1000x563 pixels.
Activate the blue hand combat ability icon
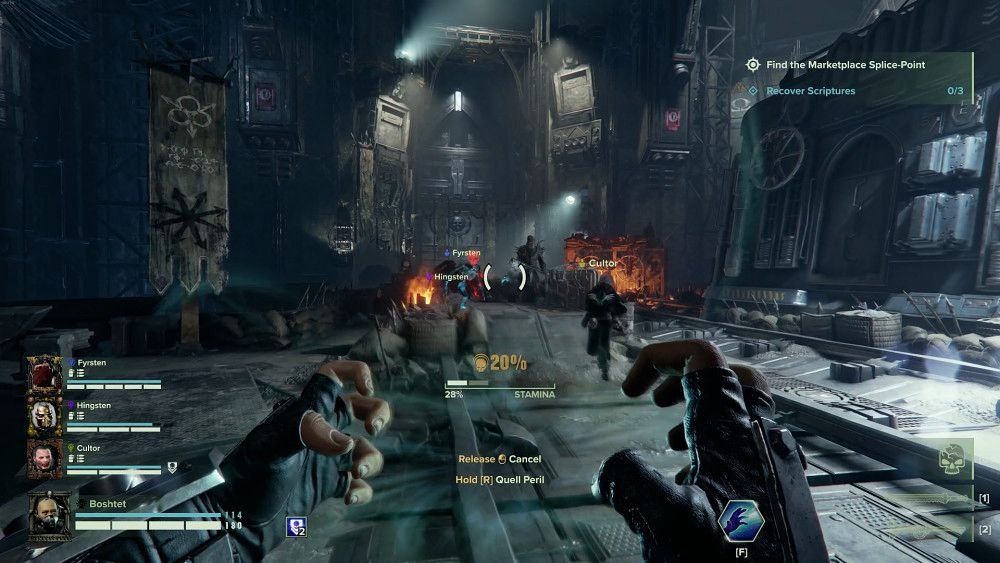(x=743, y=520)
